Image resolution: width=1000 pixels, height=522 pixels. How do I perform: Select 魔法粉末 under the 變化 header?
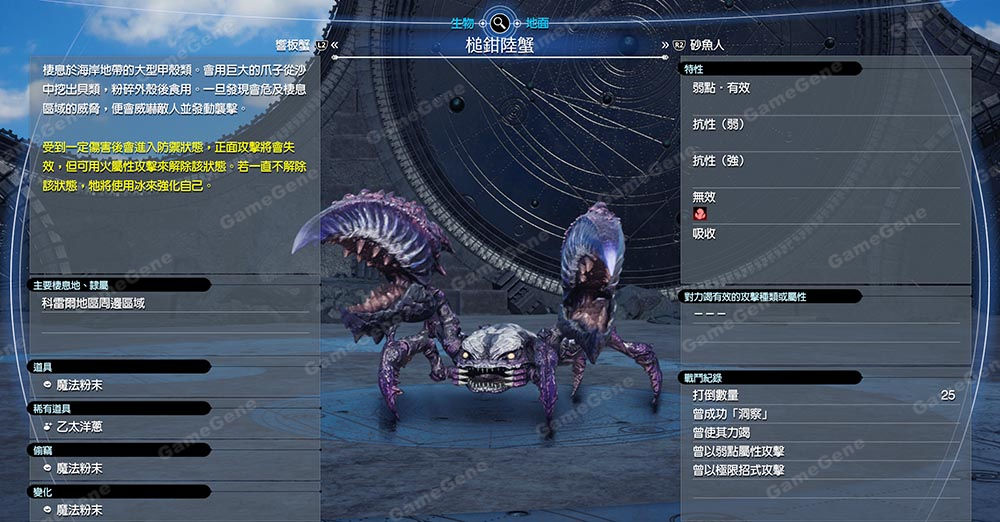pos(80,510)
